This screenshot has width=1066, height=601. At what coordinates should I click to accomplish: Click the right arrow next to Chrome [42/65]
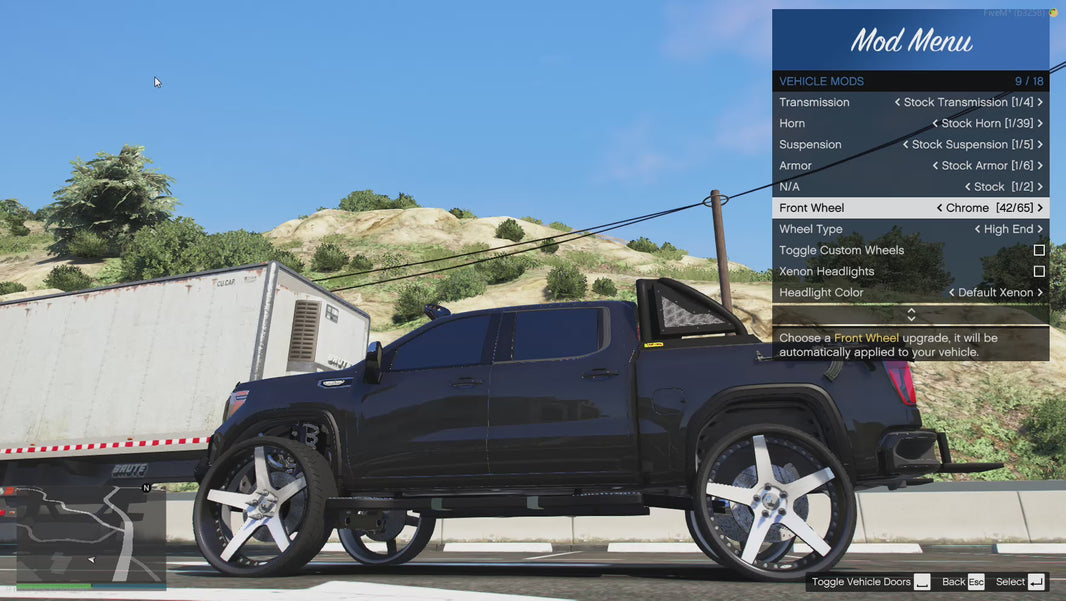pyautogui.click(x=1040, y=208)
